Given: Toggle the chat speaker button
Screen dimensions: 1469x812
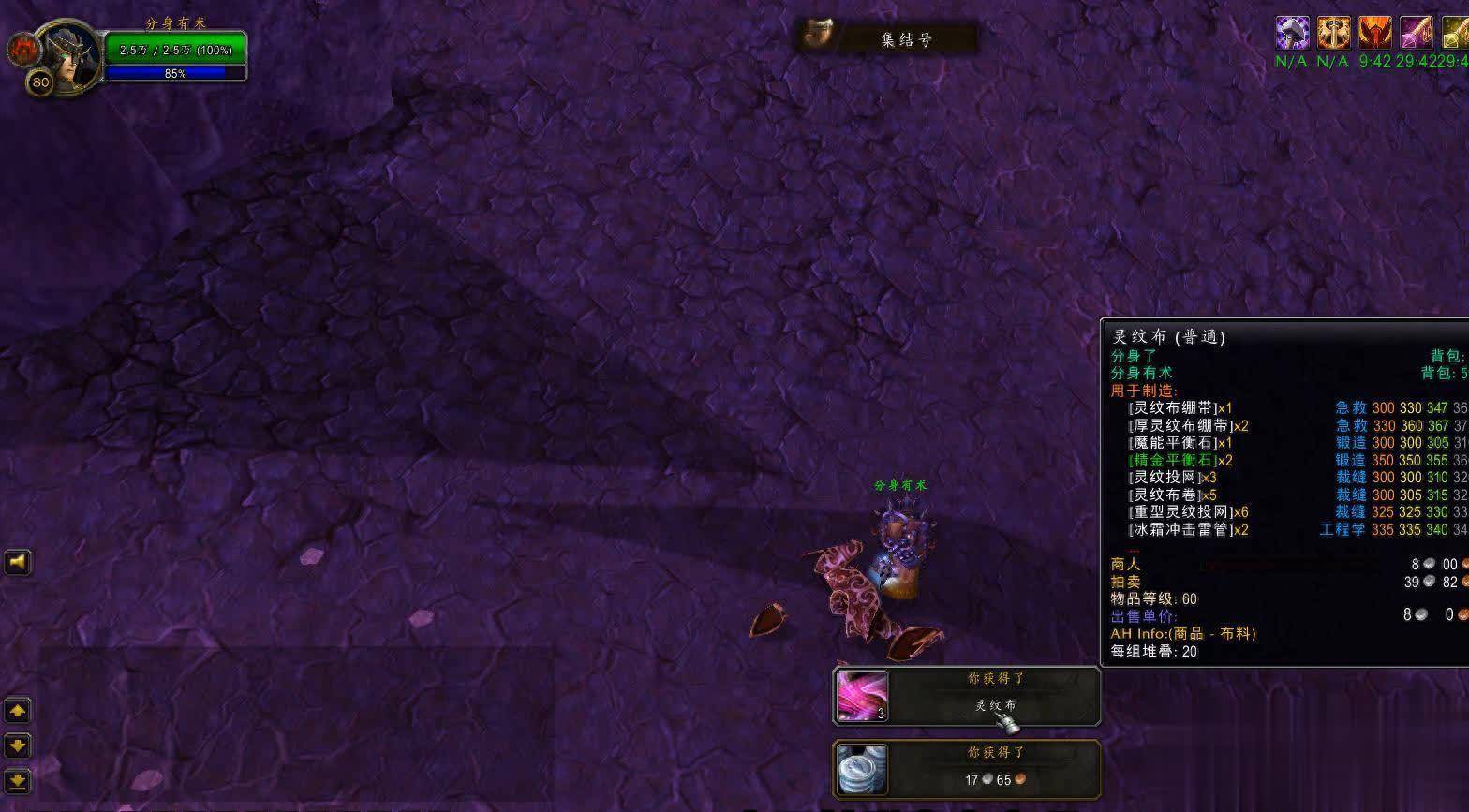Looking at the screenshot, I should click(18, 562).
